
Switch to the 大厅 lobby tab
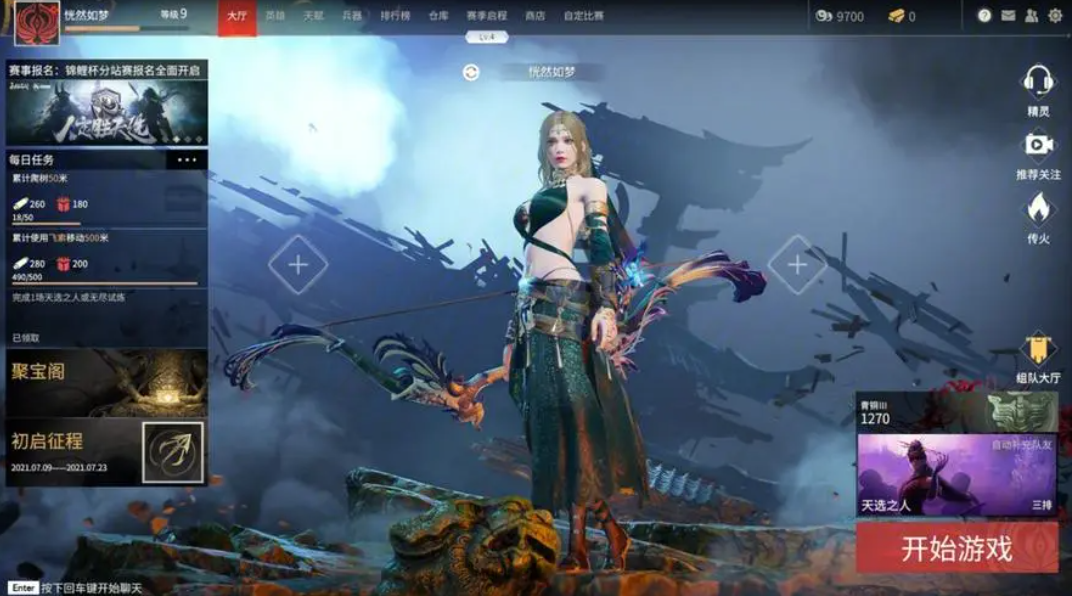(237, 16)
